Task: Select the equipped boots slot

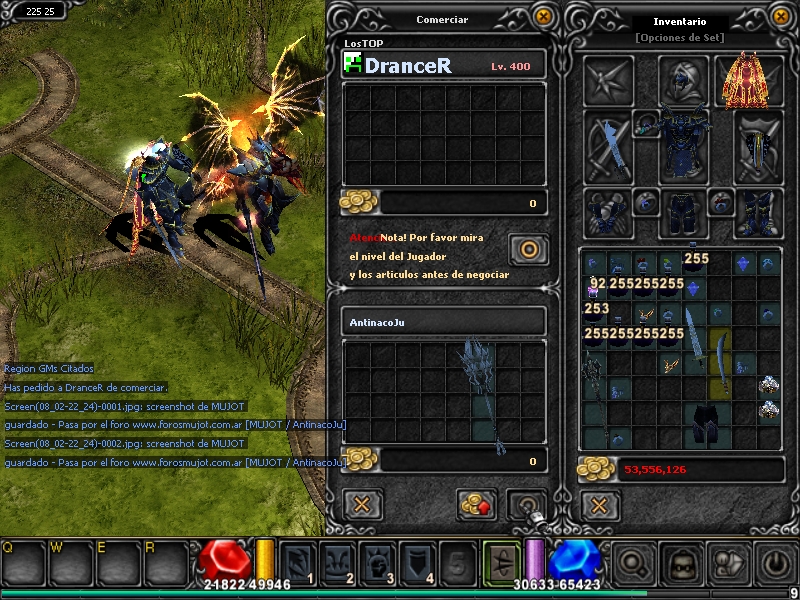Action: tap(760, 213)
